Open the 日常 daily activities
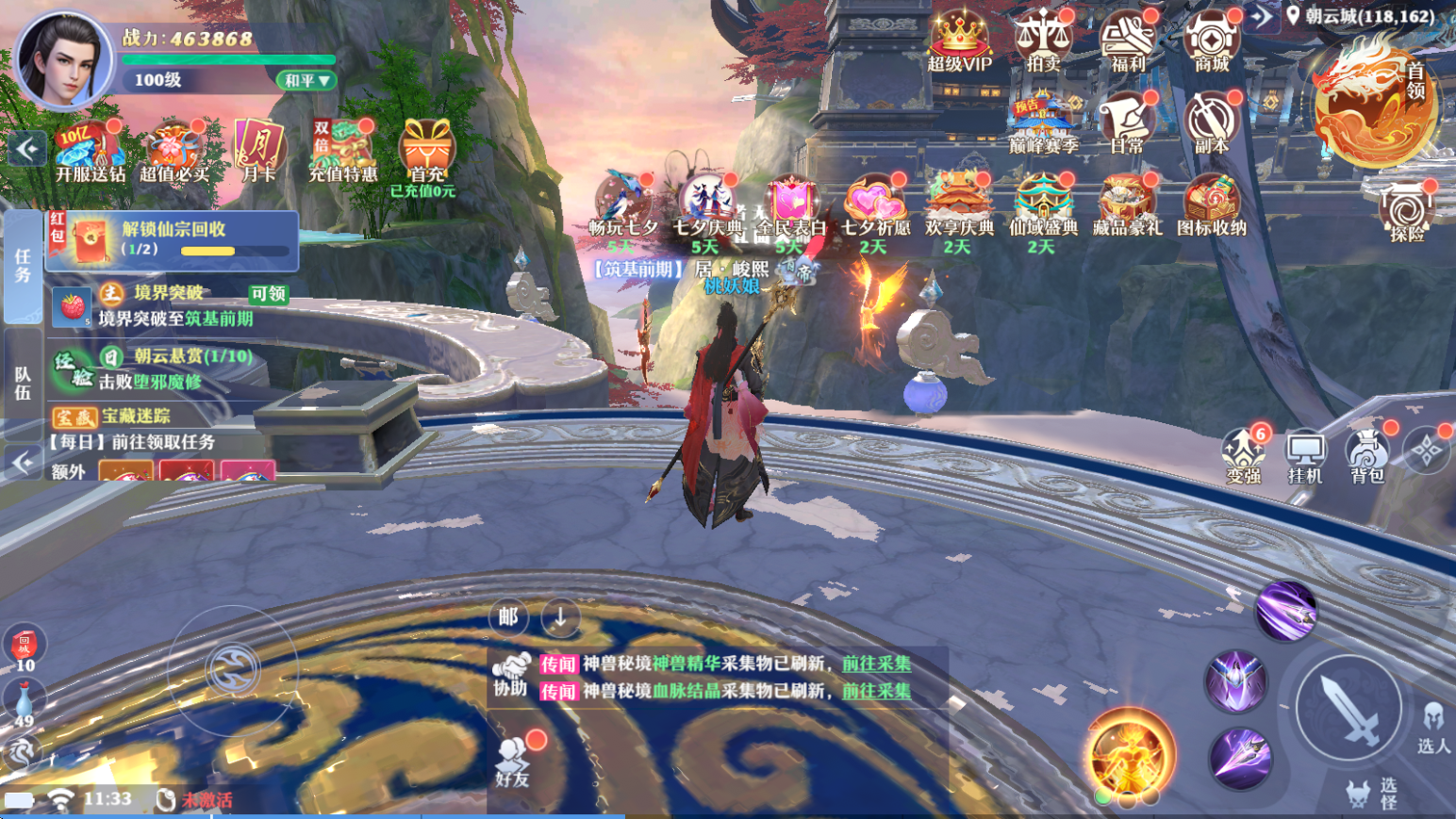The width and height of the screenshot is (1456, 819). [x=1127, y=123]
